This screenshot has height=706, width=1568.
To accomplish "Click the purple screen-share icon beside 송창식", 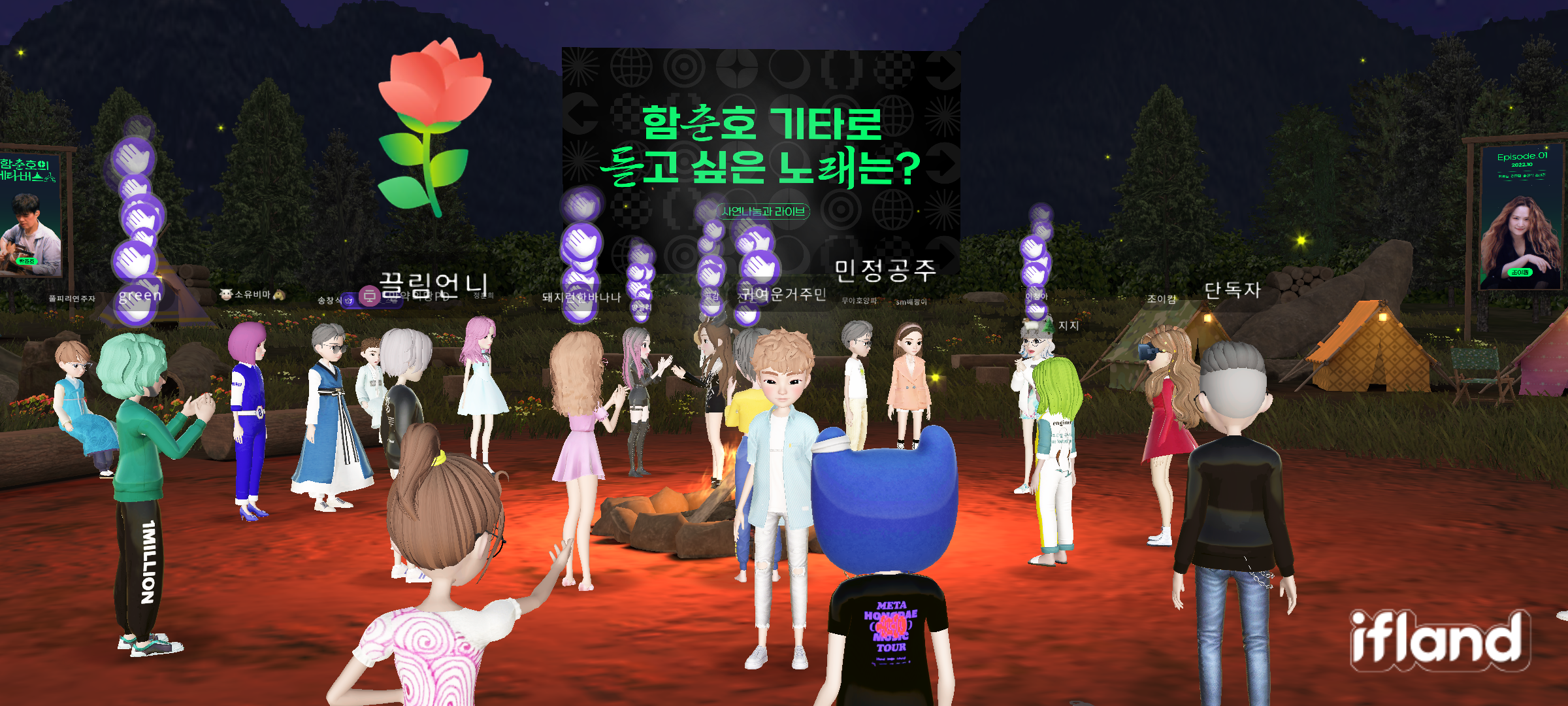I will pos(368,297).
